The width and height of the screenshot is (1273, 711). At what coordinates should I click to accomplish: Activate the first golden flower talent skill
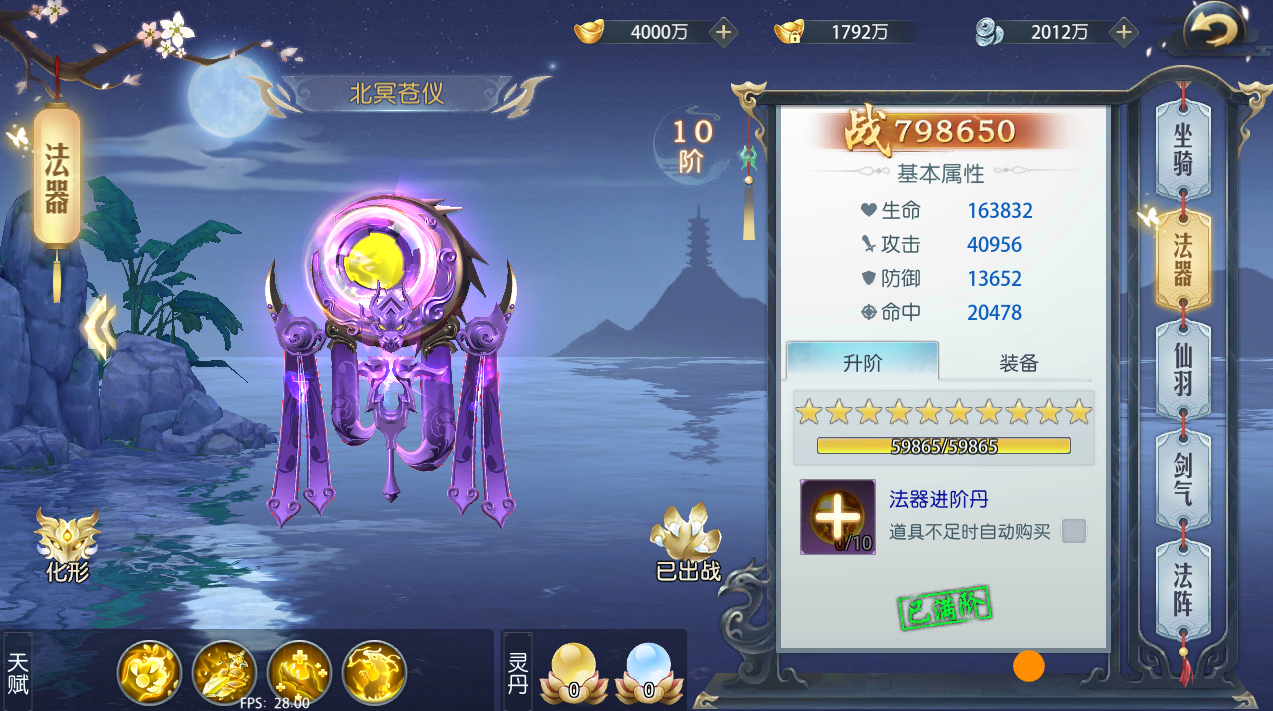149,672
